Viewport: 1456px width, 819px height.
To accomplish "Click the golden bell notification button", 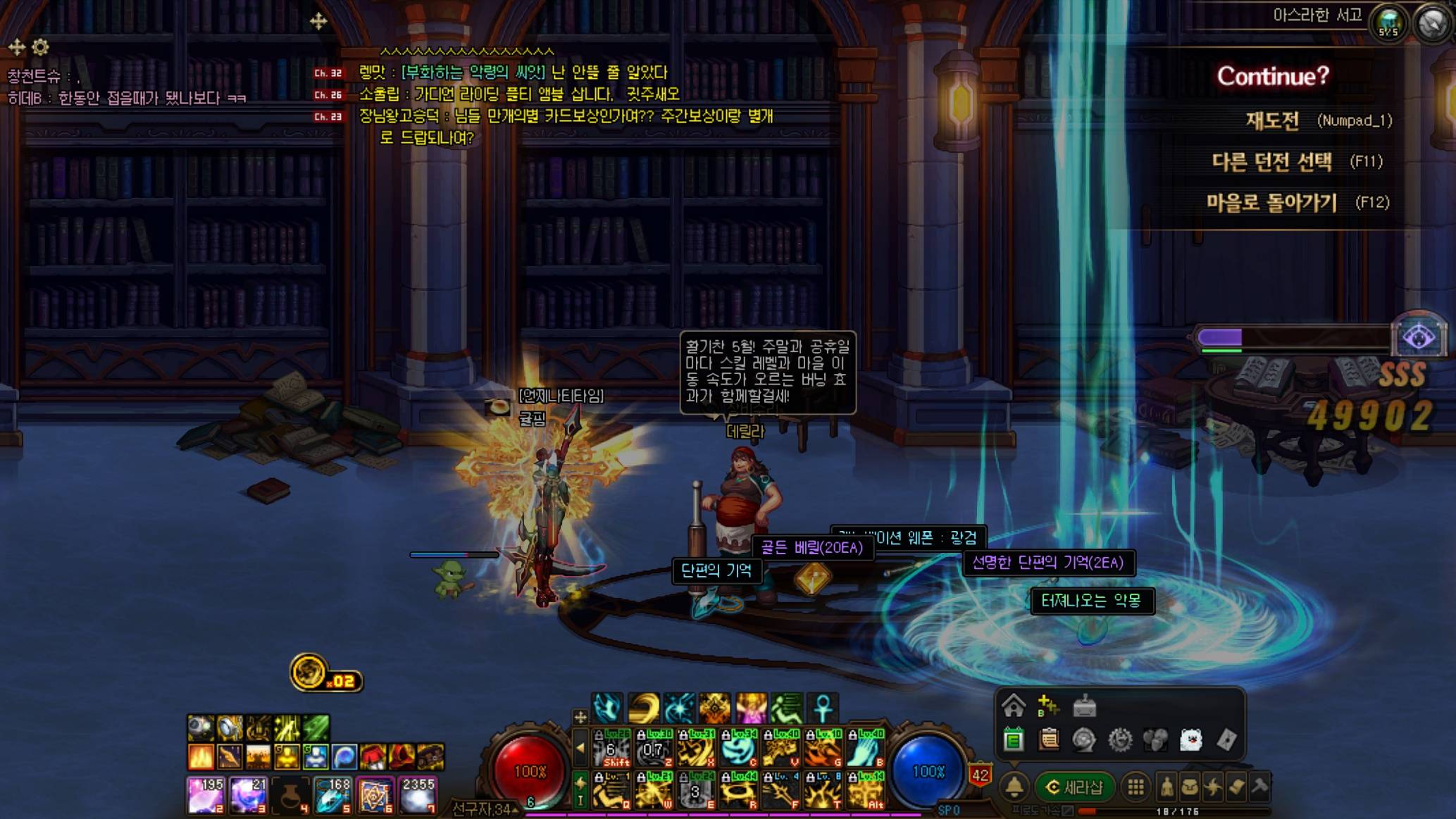I will click(1014, 787).
